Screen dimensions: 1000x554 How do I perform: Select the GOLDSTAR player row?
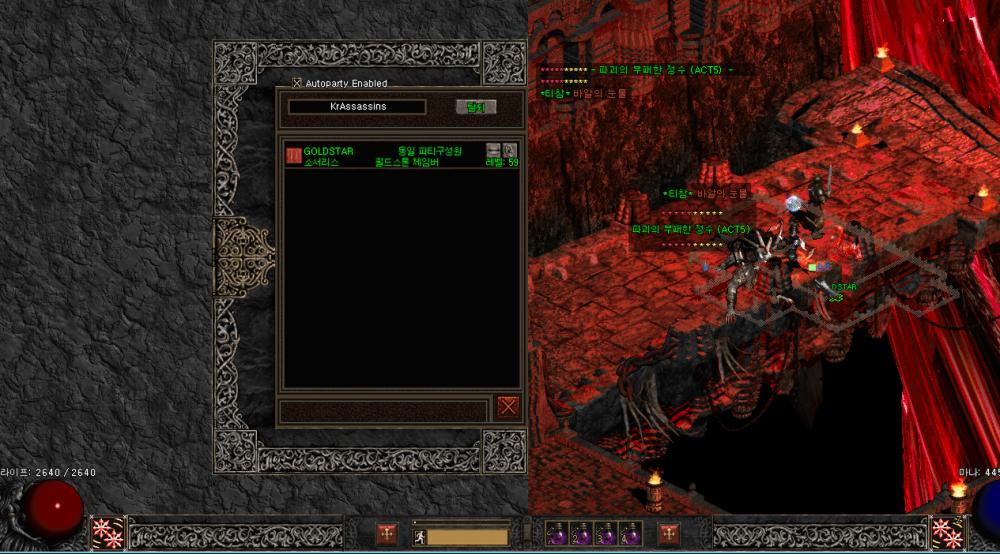(400, 156)
